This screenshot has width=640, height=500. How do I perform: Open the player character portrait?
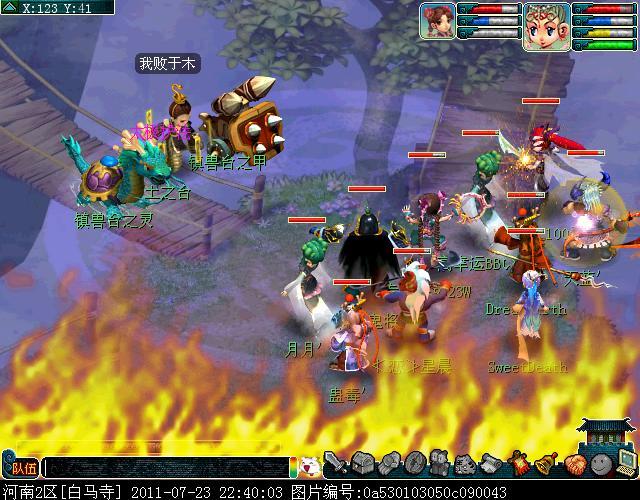pyautogui.click(x=545, y=25)
